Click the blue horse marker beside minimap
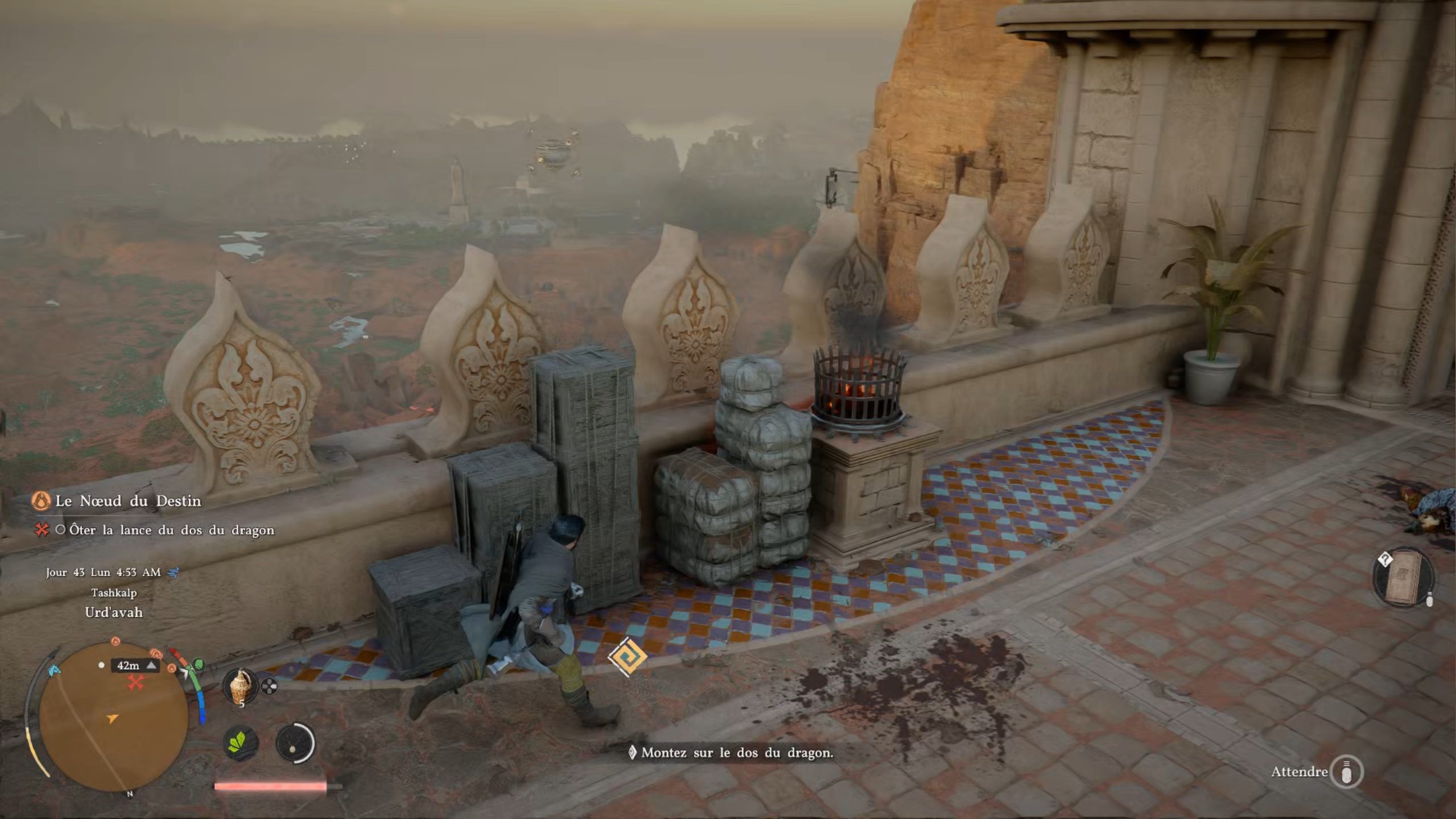Image resolution: width=1456 pixels, height=819 pixels. tap(54, 670)
